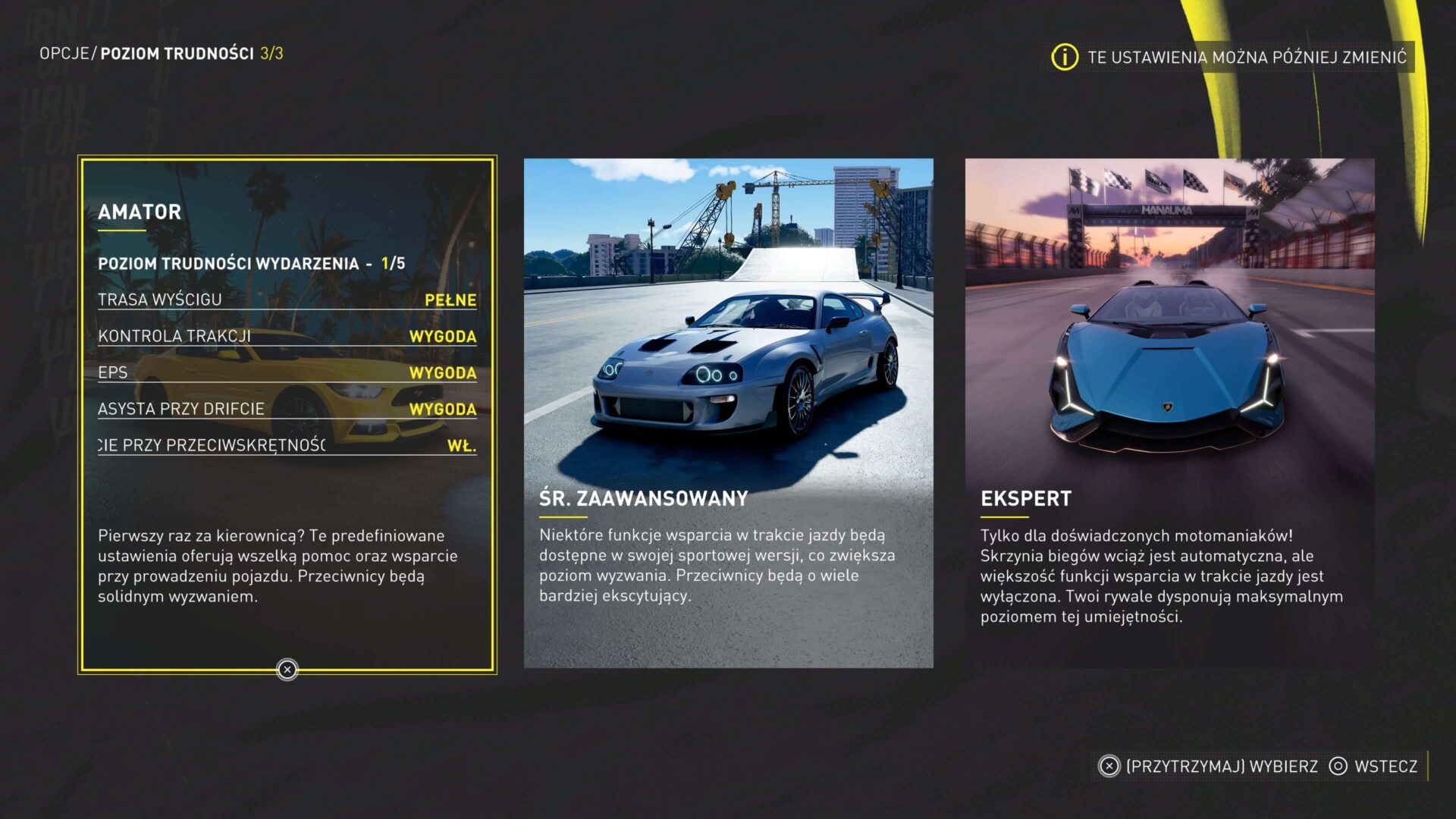This screenshot has height=819, width=1456.
Task: Click the Asysta przy drifcie row
Action: 287,409
